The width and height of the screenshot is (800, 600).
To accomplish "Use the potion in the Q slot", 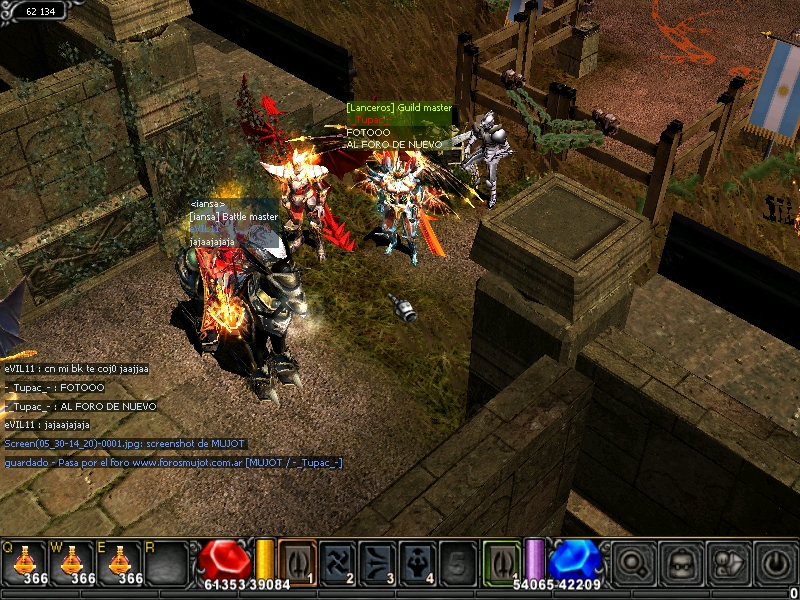I will (23, 561).
